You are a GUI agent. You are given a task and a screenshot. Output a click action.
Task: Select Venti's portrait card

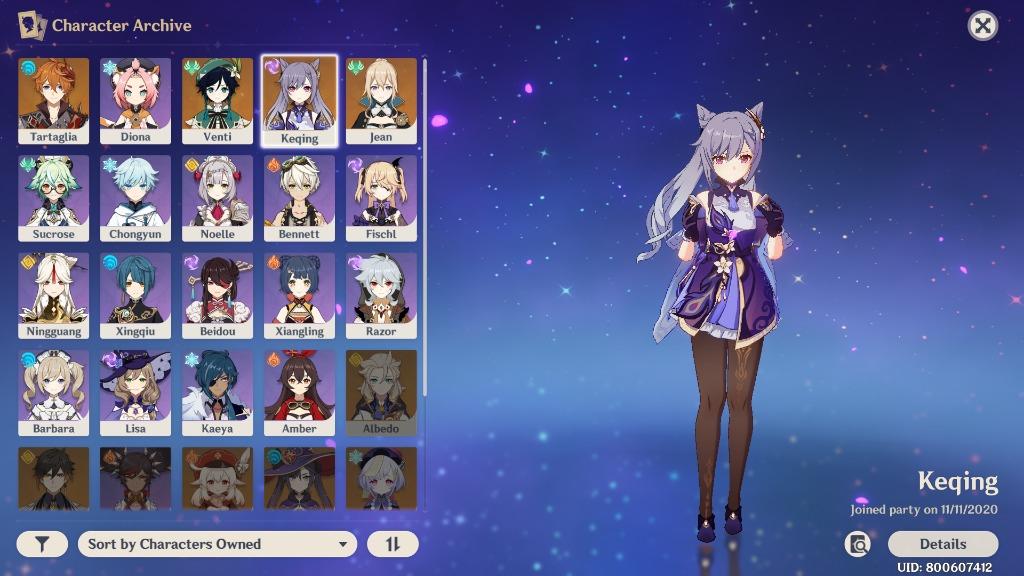[217, 100]
